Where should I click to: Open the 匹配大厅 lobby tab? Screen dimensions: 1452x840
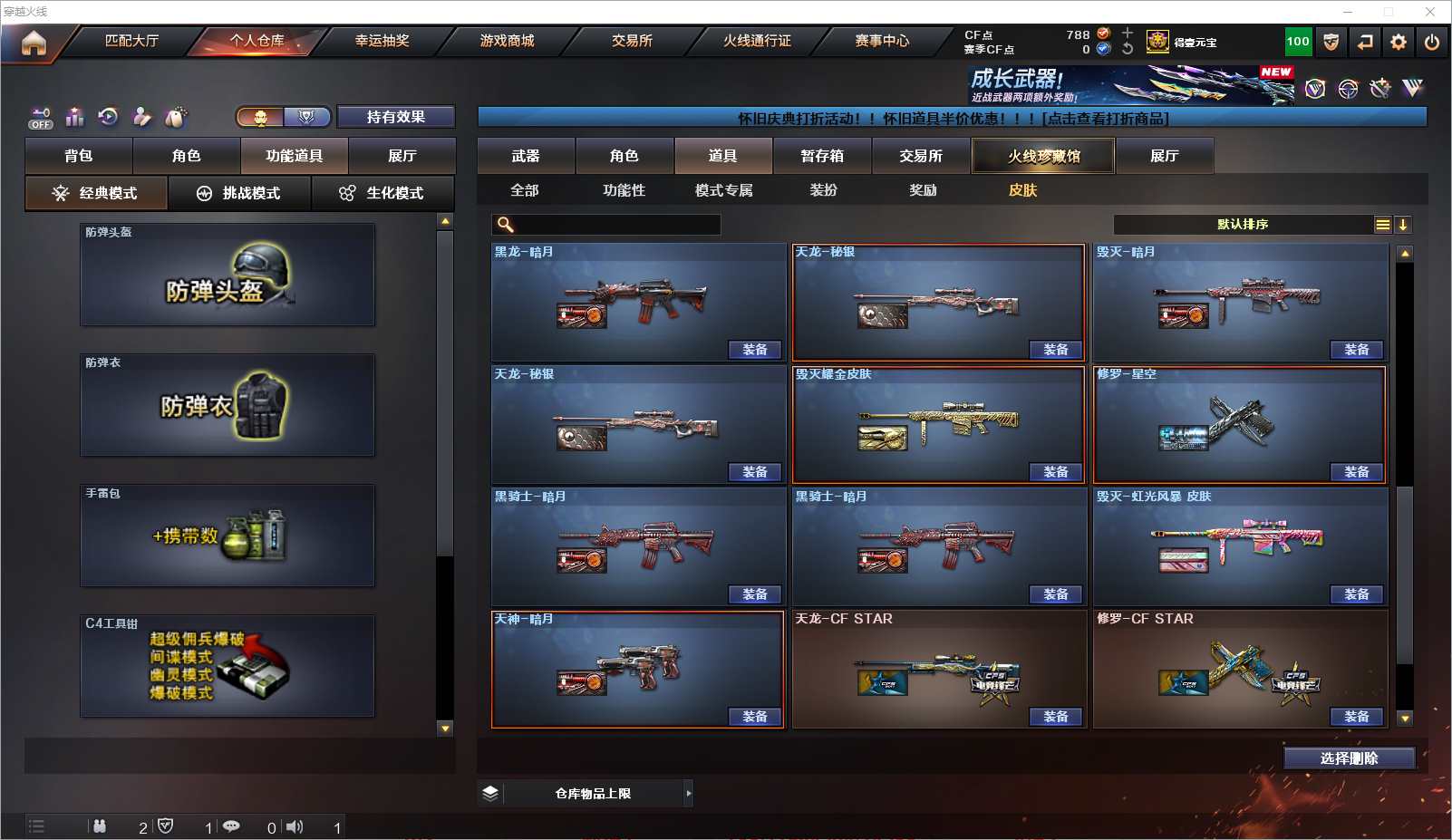click(131, 41)
